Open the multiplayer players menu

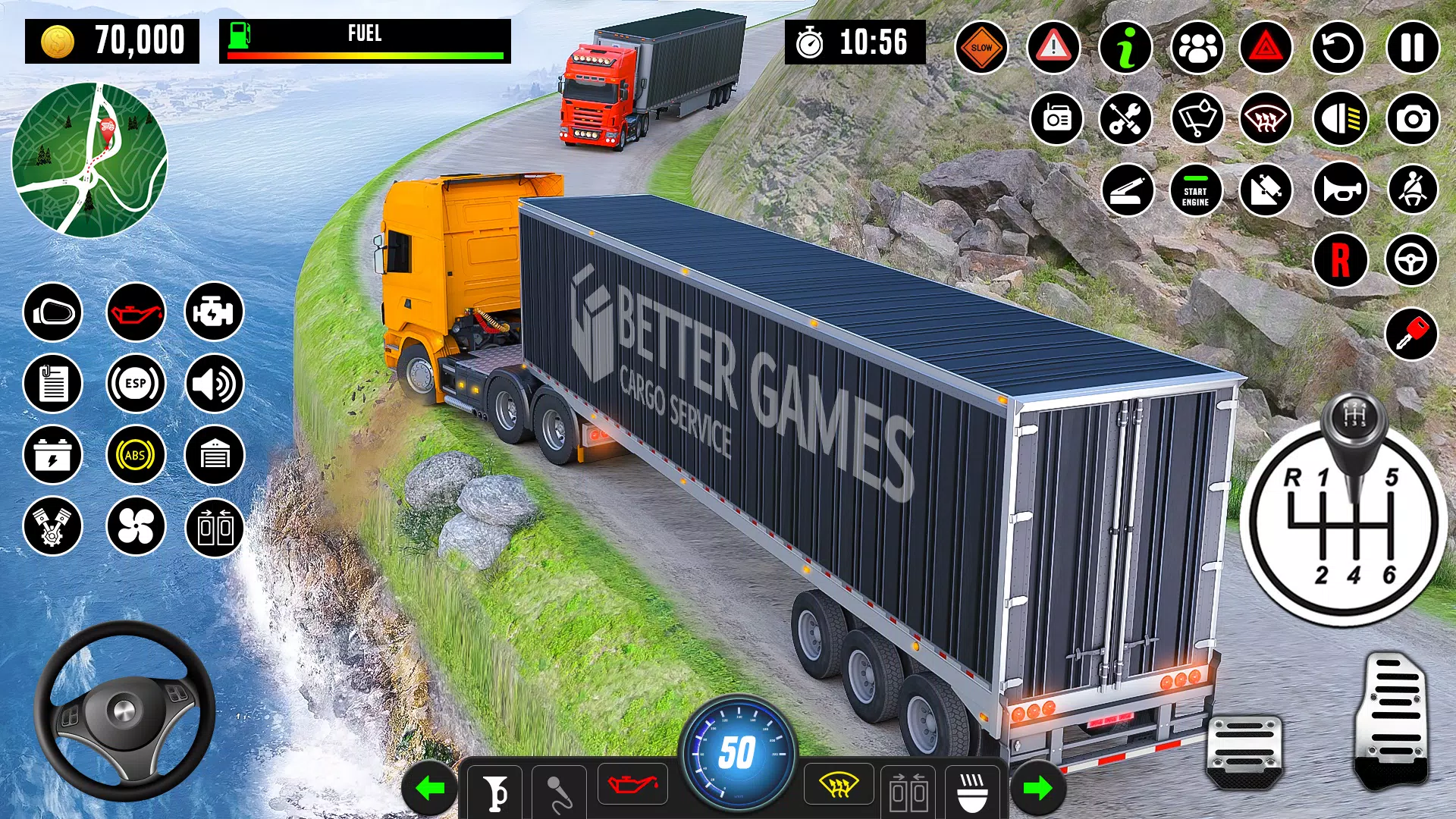tap(1197, 48)
